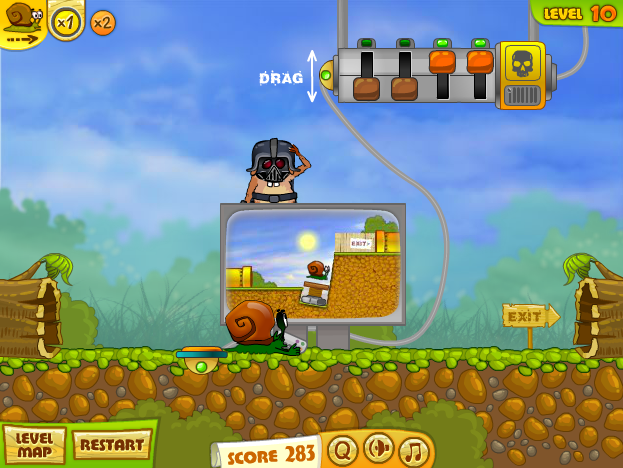Toggle sound effects speaker button

[x=378, y=449]
